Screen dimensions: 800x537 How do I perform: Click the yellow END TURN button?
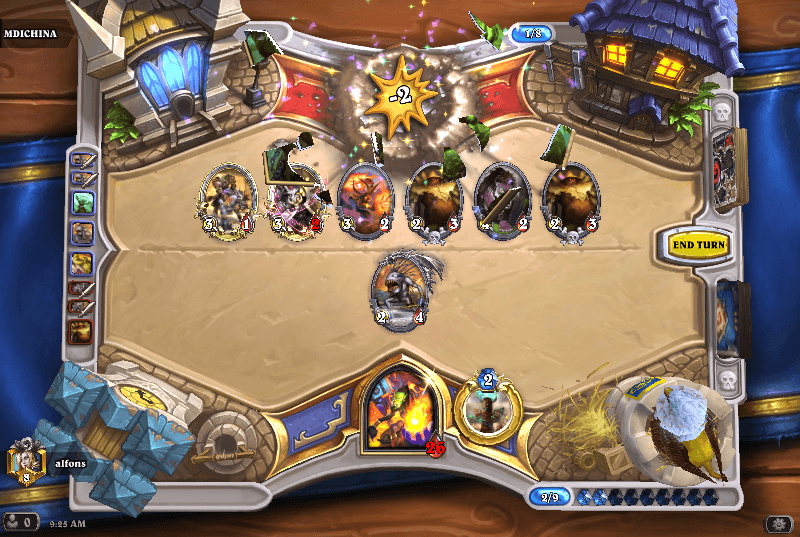(x=699, y=244)
